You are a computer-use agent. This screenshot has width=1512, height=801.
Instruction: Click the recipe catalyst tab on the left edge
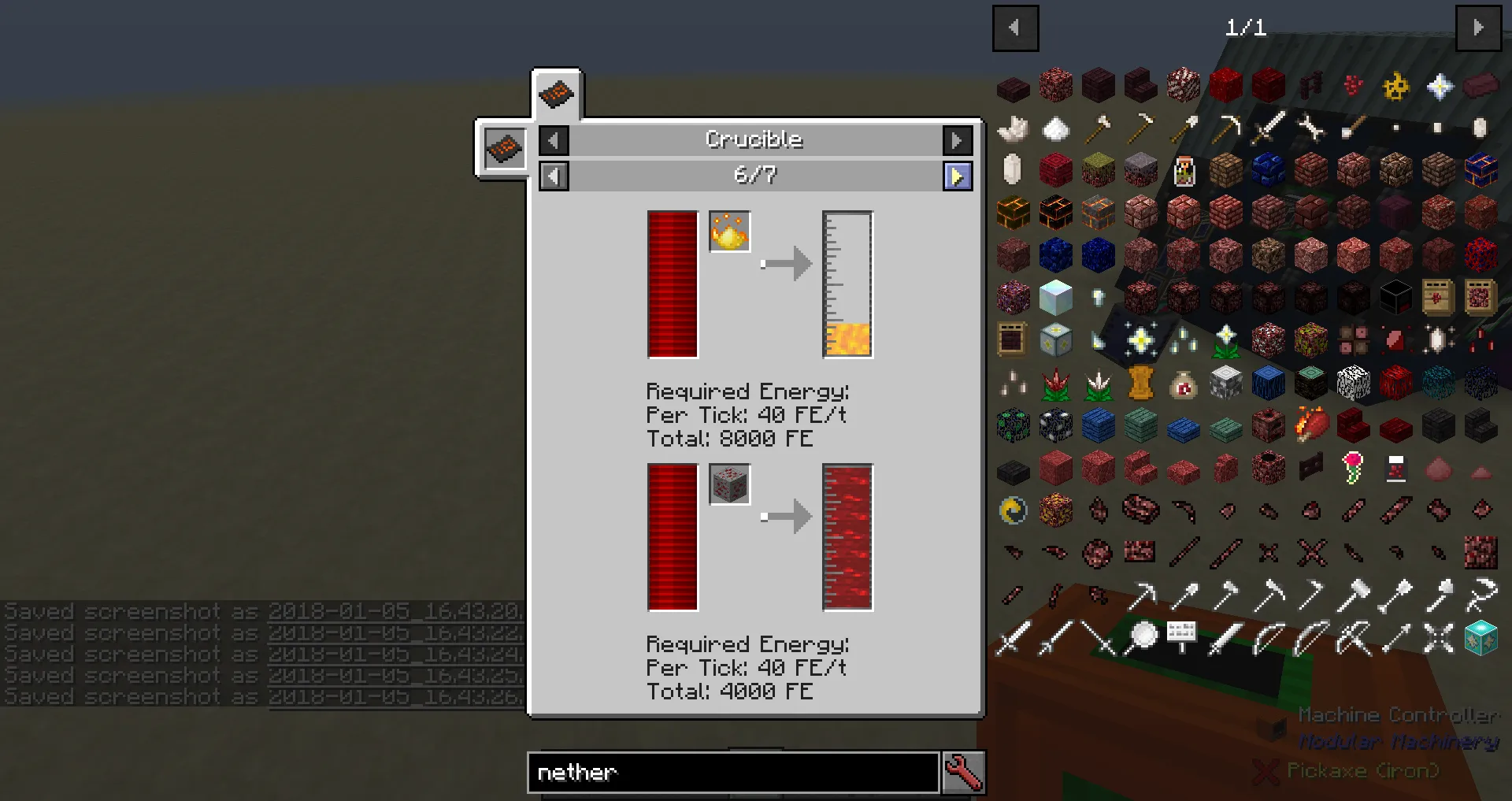tap(503, 148)
